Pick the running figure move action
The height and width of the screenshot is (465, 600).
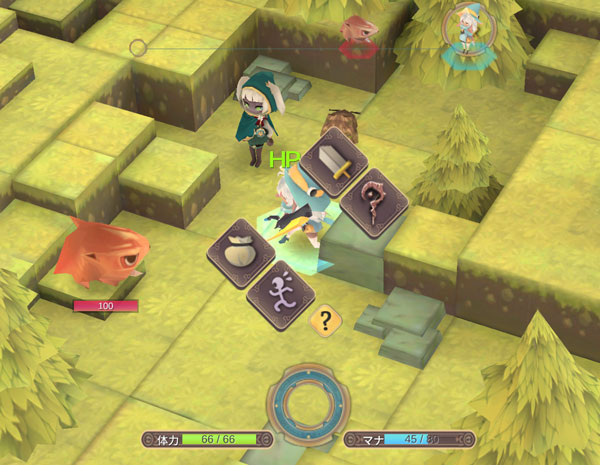tap(280, 293)
